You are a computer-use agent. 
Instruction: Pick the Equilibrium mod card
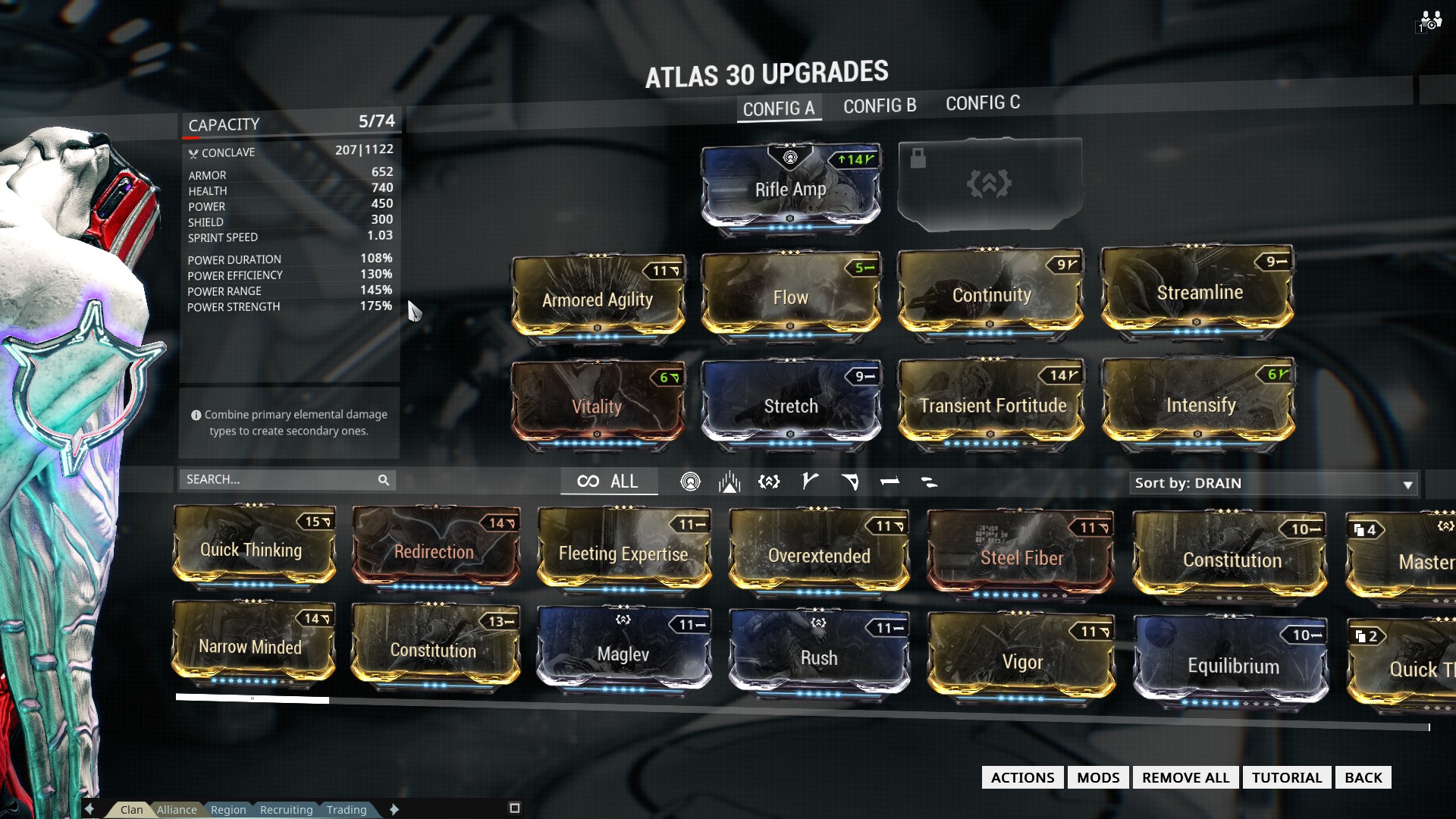pos(1232,665)
